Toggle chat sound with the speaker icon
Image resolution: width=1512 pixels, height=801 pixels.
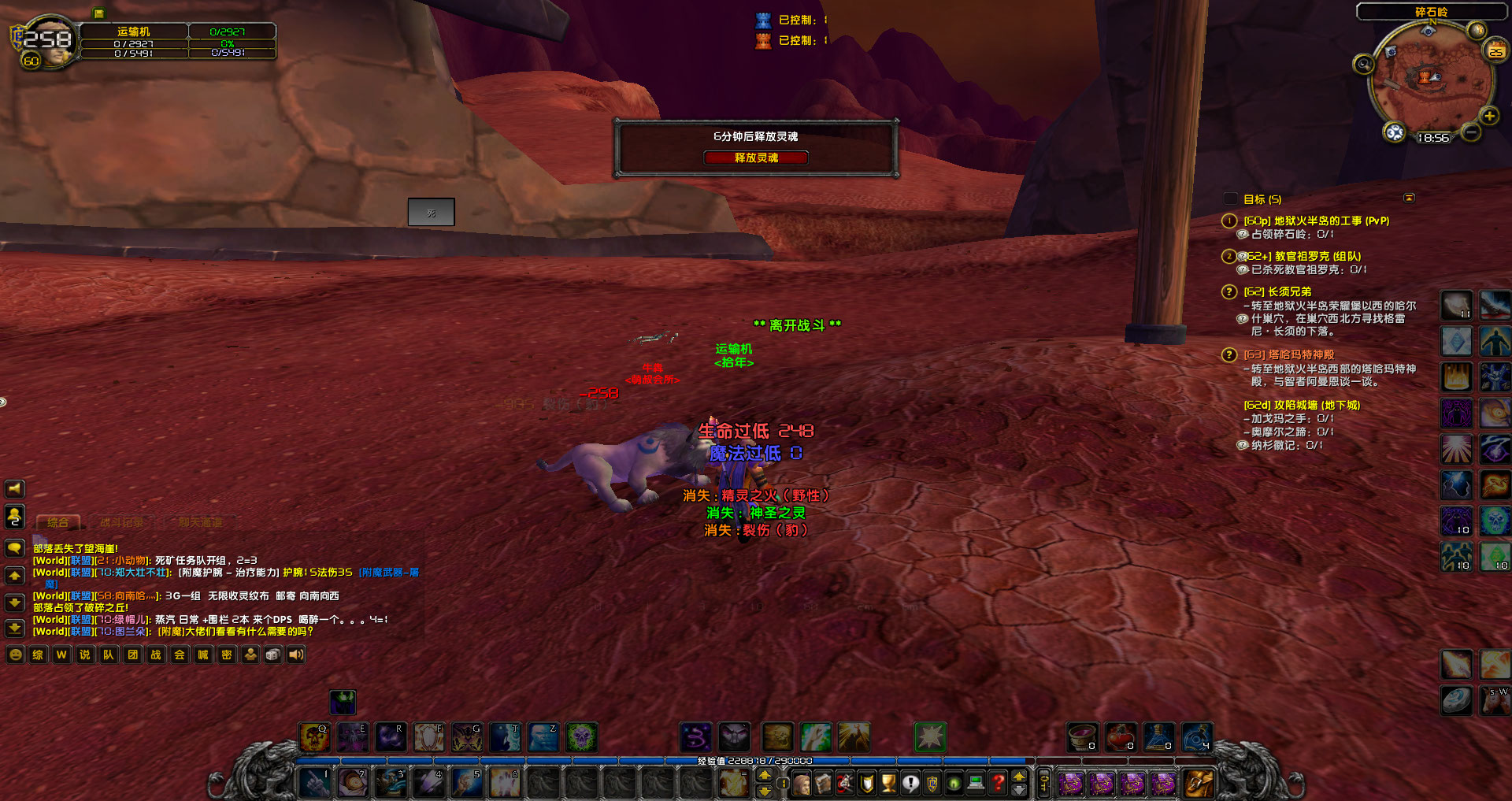[295, 655]
